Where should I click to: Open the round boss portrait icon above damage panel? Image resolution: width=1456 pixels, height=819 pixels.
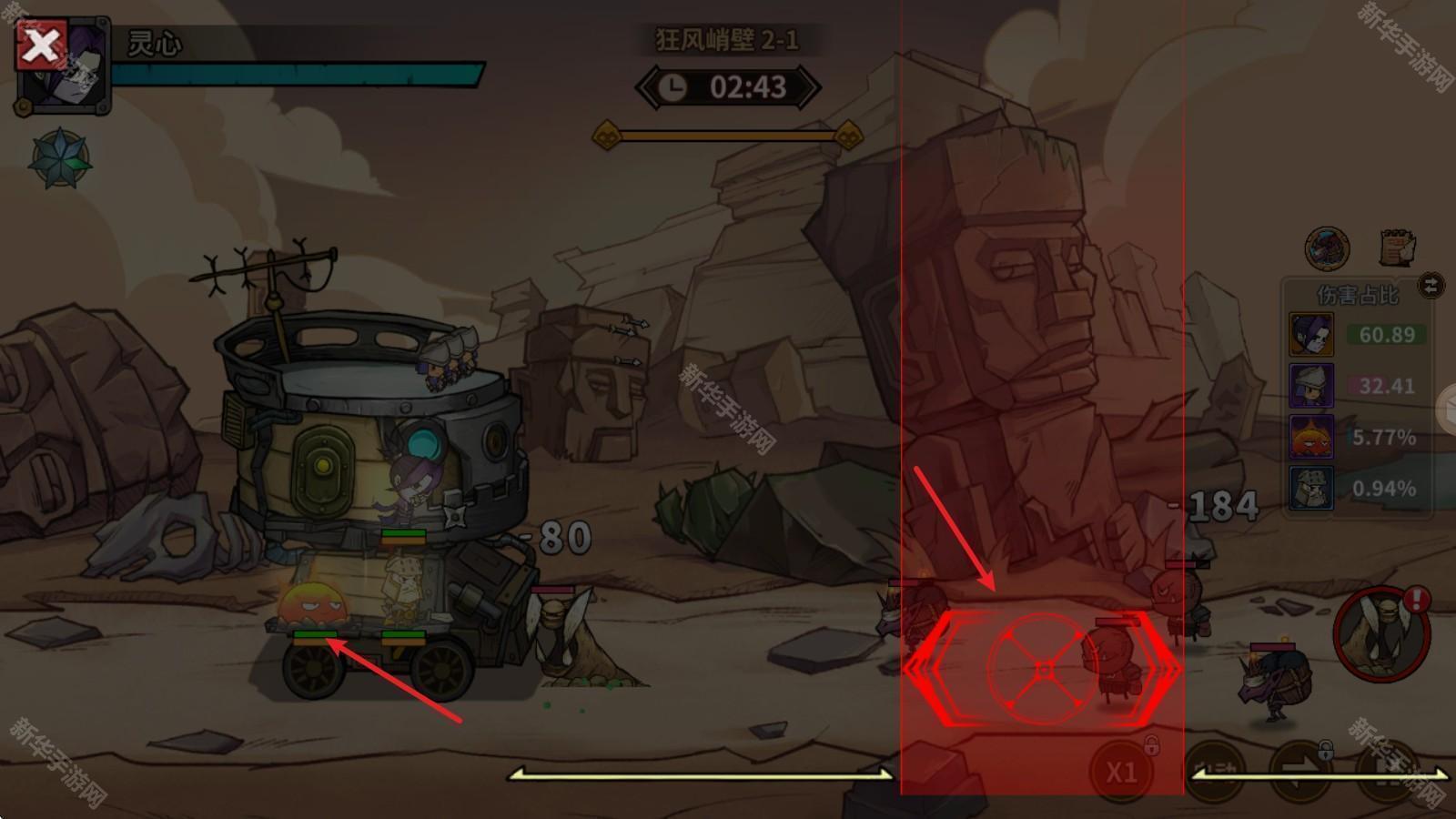[1327, 248]
